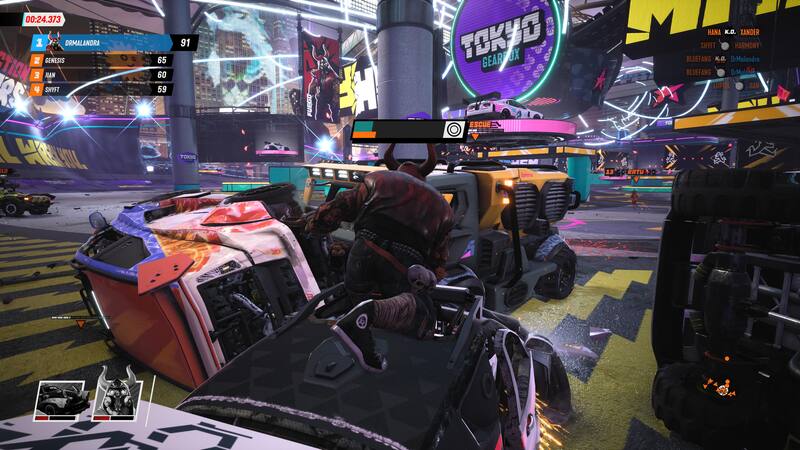Click Shyft's fourth-place leaderboard entry

pos(100,89)
